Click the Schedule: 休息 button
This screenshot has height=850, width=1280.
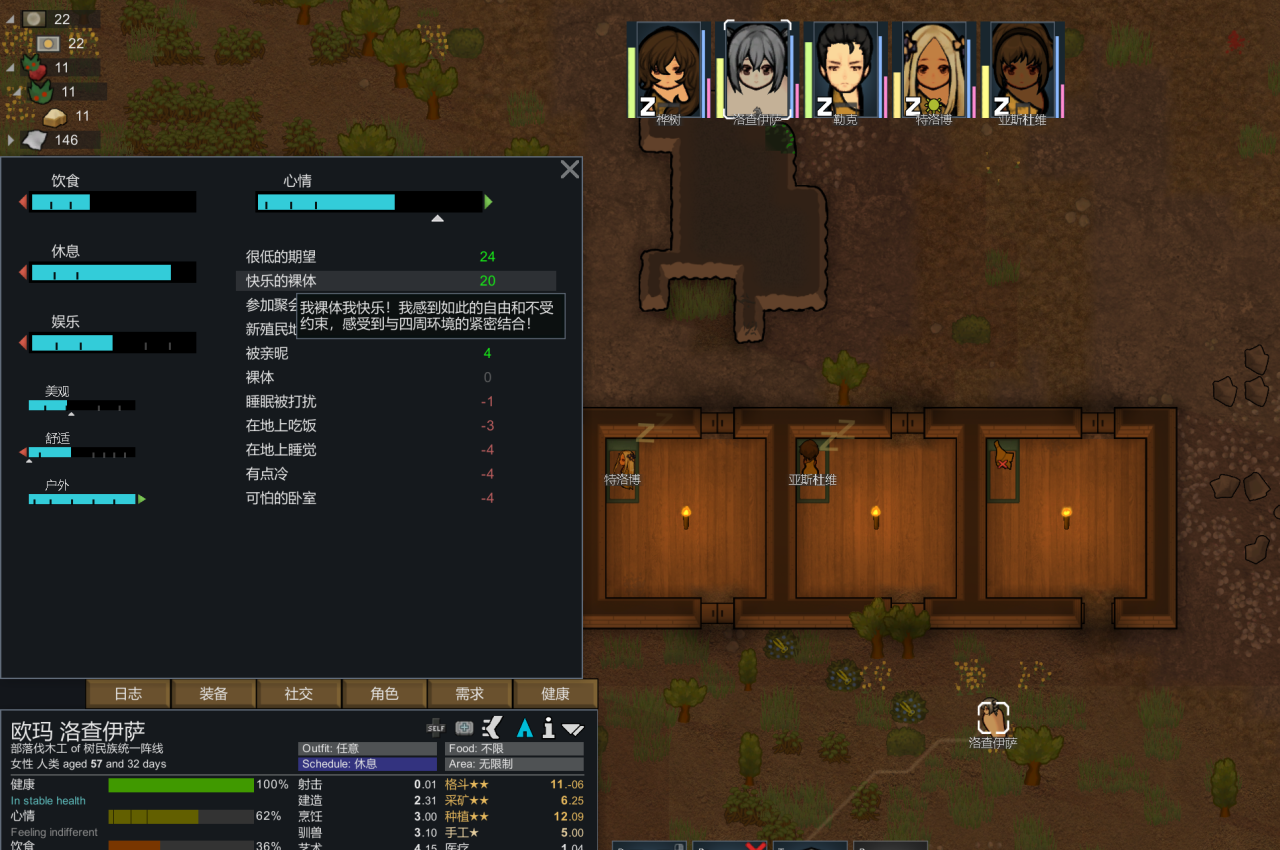367,764
